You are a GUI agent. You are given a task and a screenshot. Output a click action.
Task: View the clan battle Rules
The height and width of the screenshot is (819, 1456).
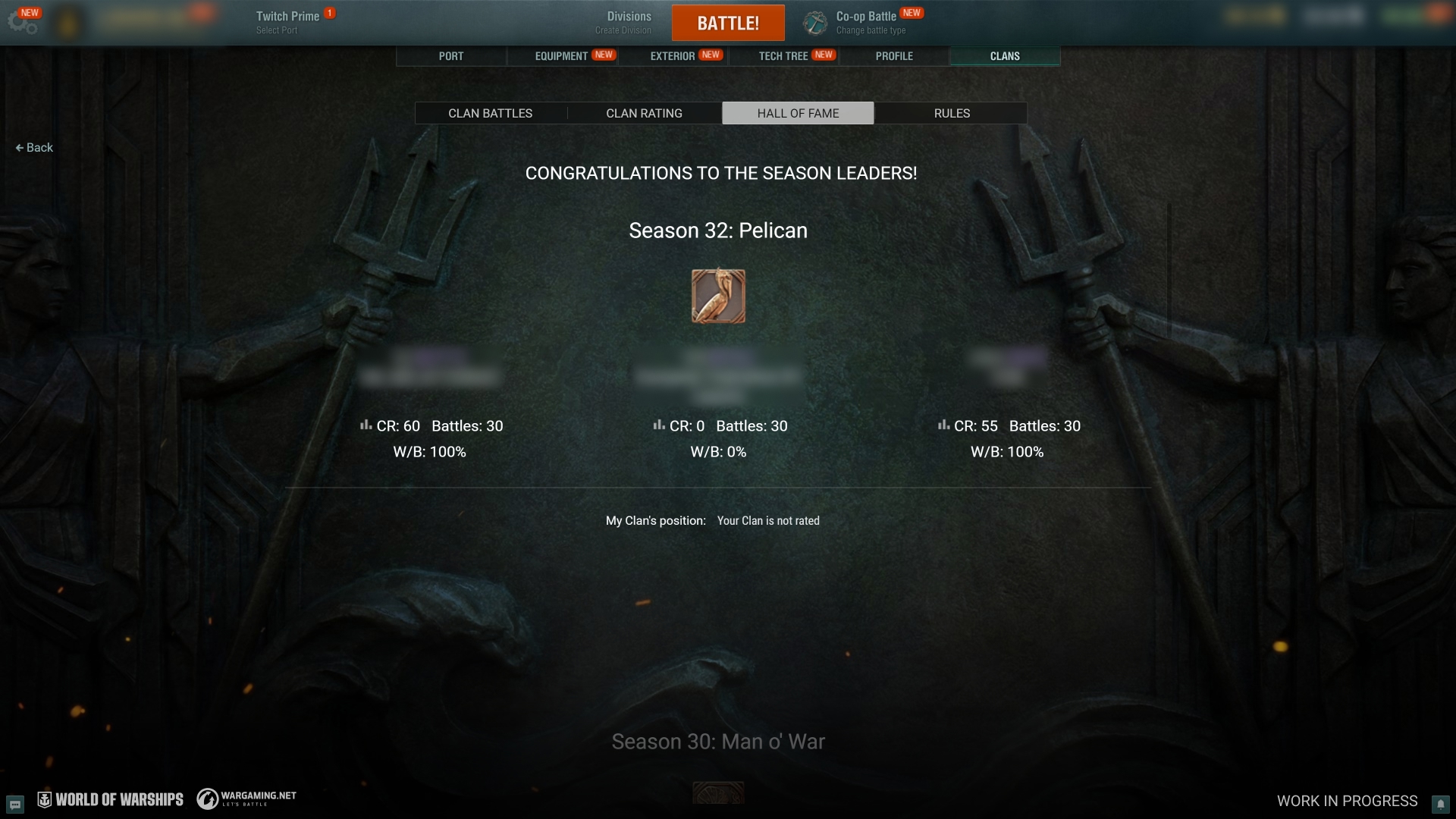click(x=952, y=113)
